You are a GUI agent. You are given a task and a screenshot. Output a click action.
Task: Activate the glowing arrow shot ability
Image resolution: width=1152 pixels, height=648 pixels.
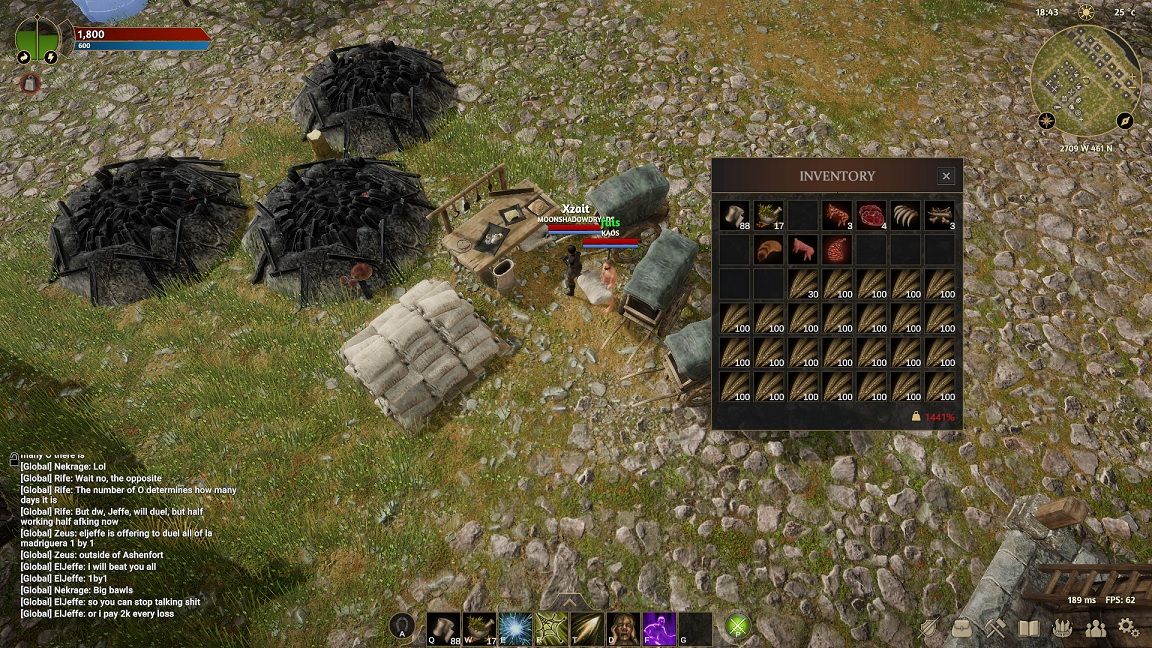coord(587,628)
